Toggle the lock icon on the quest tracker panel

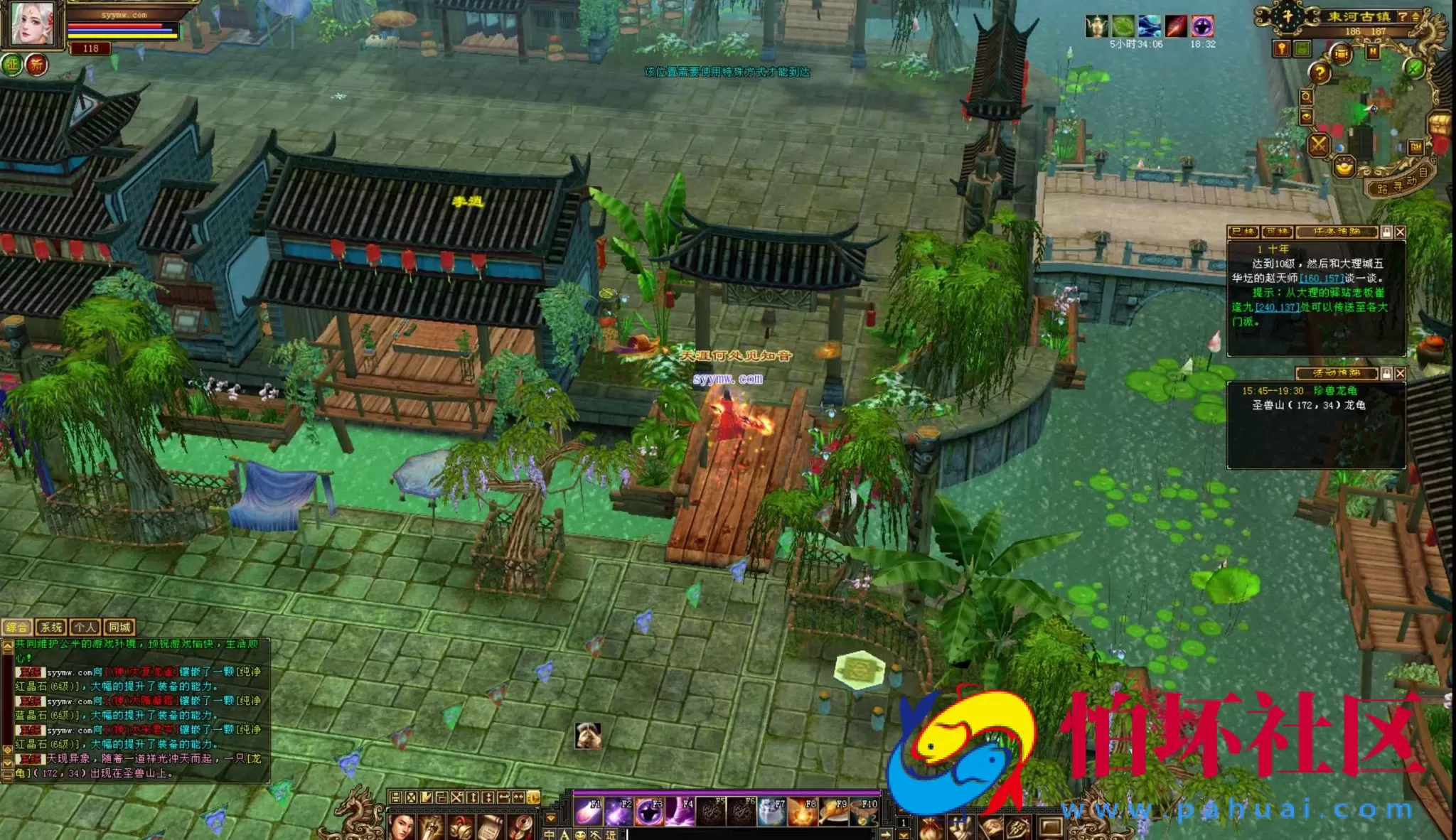click(1387, 232)
